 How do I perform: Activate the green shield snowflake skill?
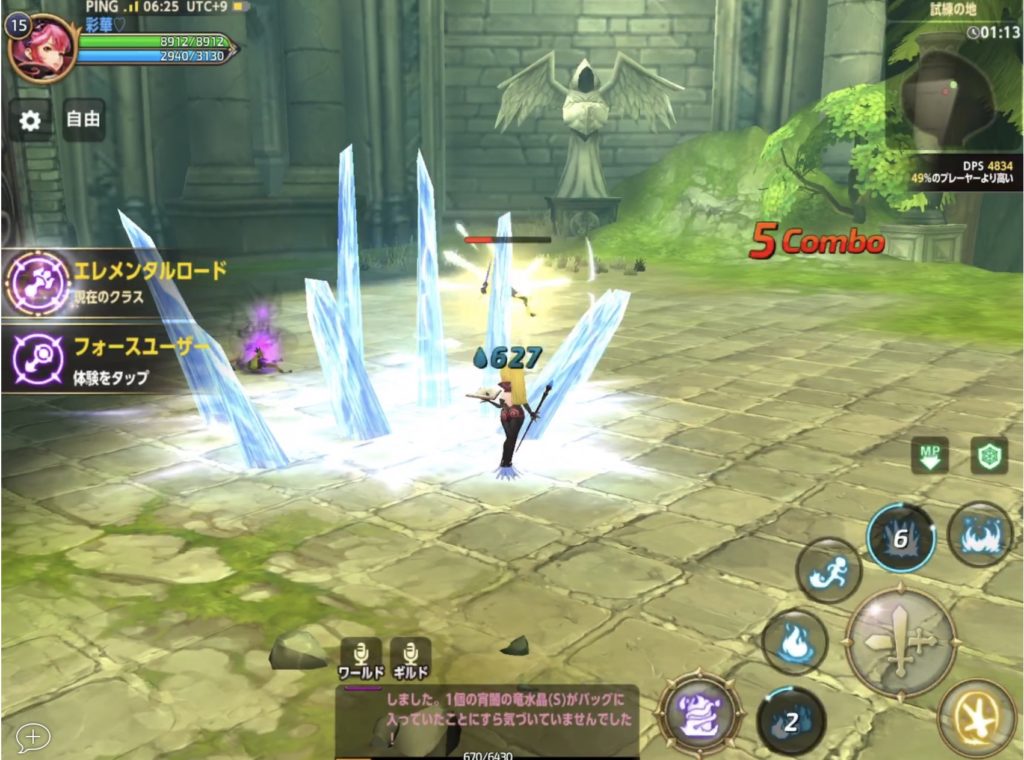tap(988, 456)
